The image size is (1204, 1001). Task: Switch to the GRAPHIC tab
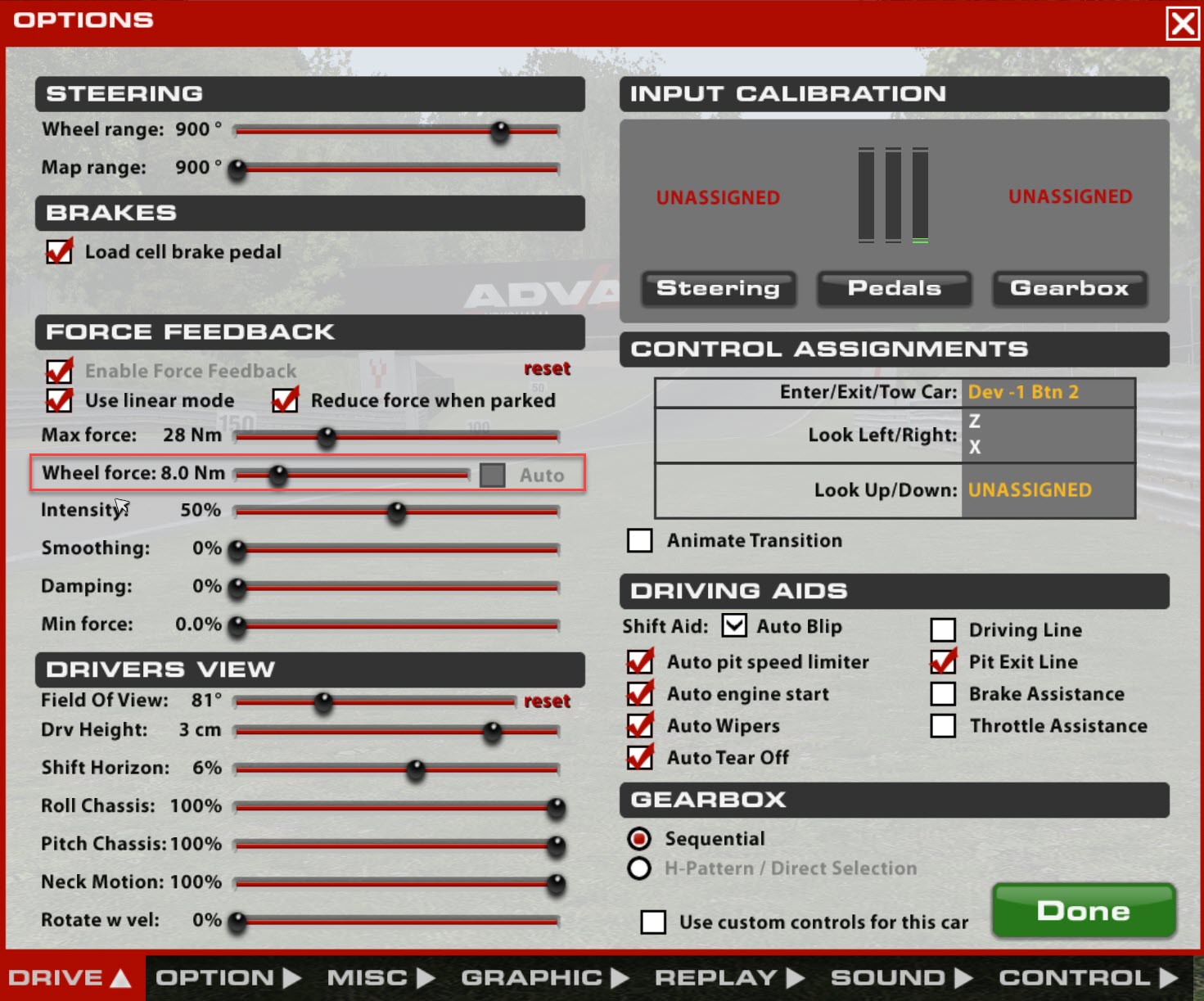(x=533, y=976)
